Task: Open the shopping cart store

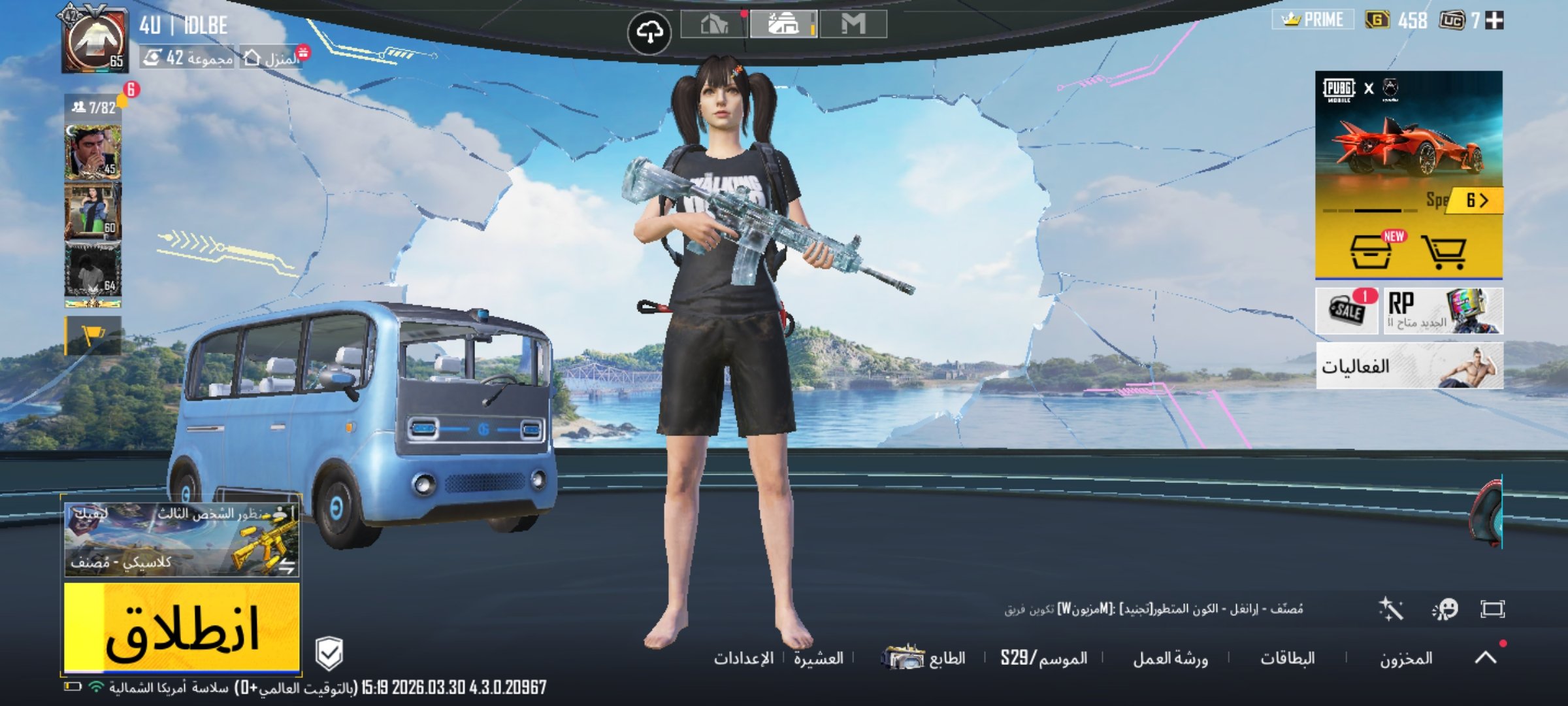Action: click(x=1444, y=252)
